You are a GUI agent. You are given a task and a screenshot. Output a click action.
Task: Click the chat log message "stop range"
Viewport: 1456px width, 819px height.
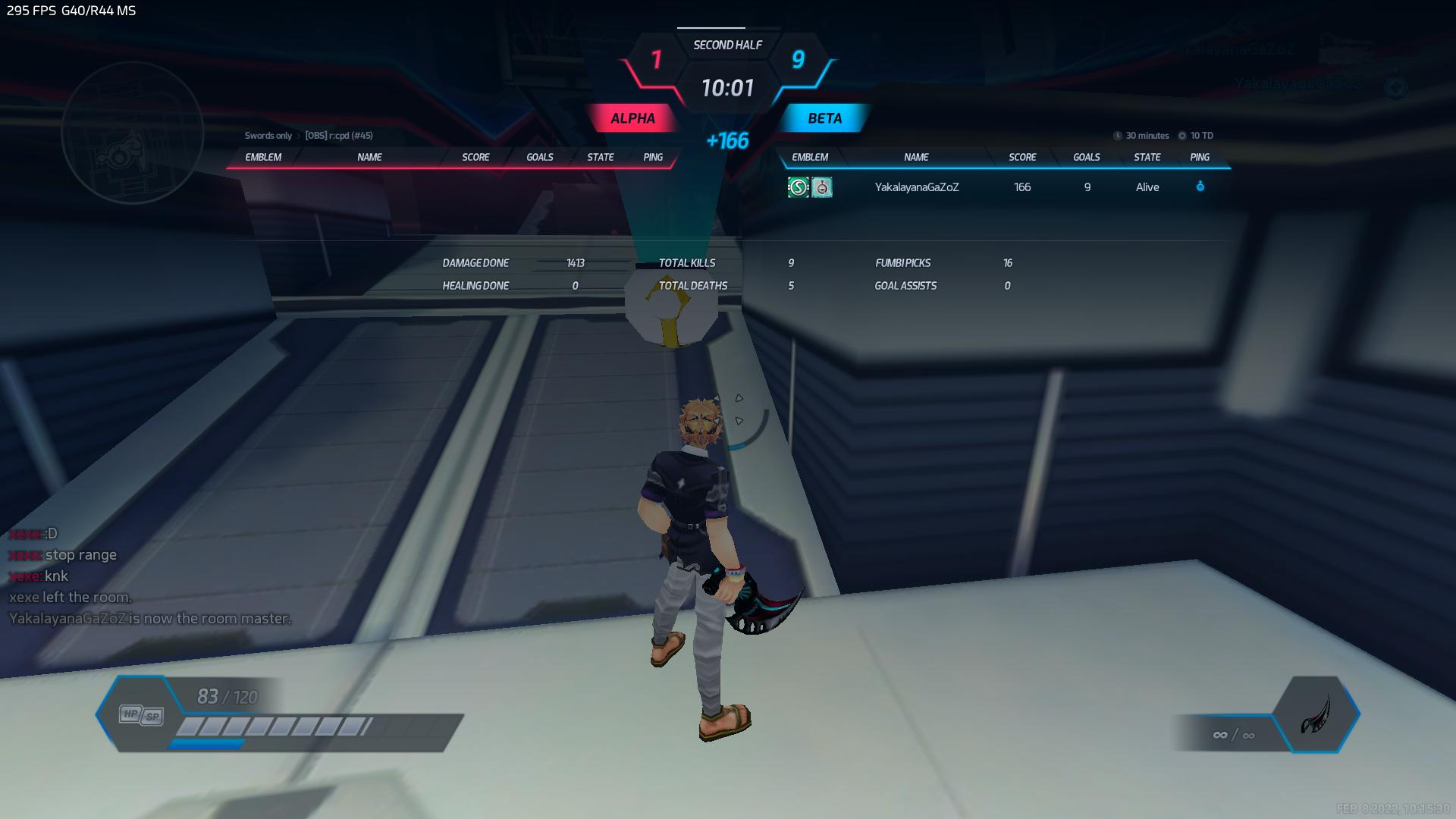pyautogui.click(x=80, y=555)
